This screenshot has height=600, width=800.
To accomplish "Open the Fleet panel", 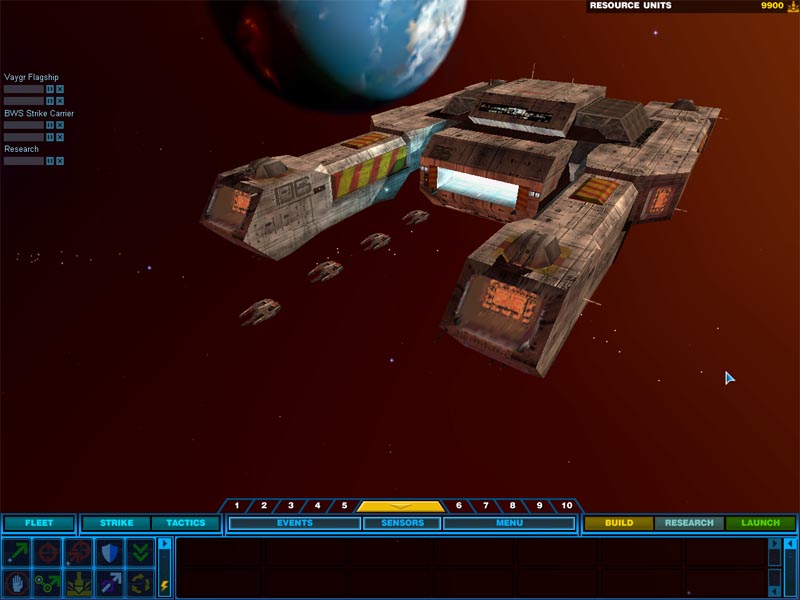I will (39, 523).
